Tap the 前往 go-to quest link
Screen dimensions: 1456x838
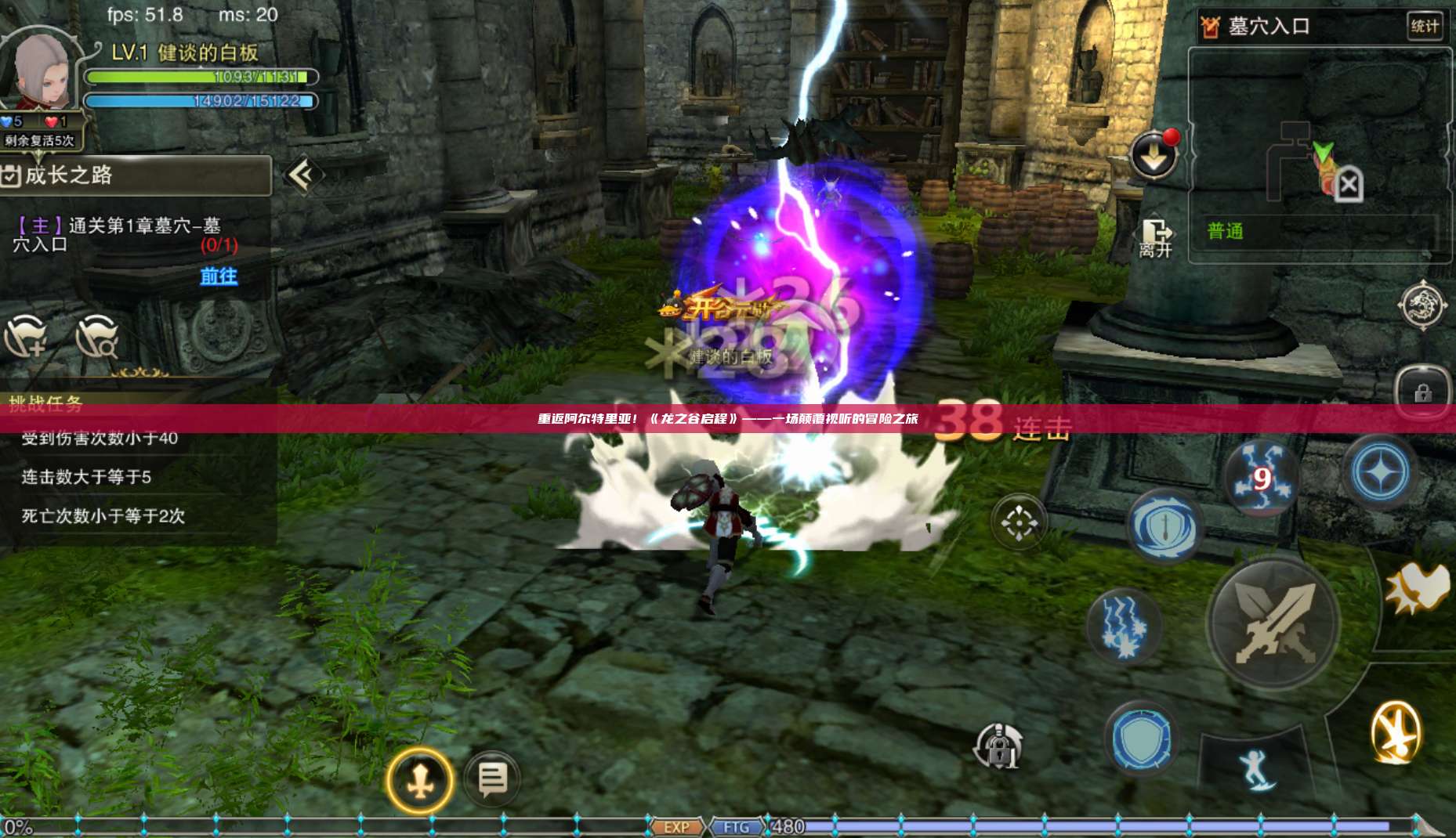coord(219,276)
